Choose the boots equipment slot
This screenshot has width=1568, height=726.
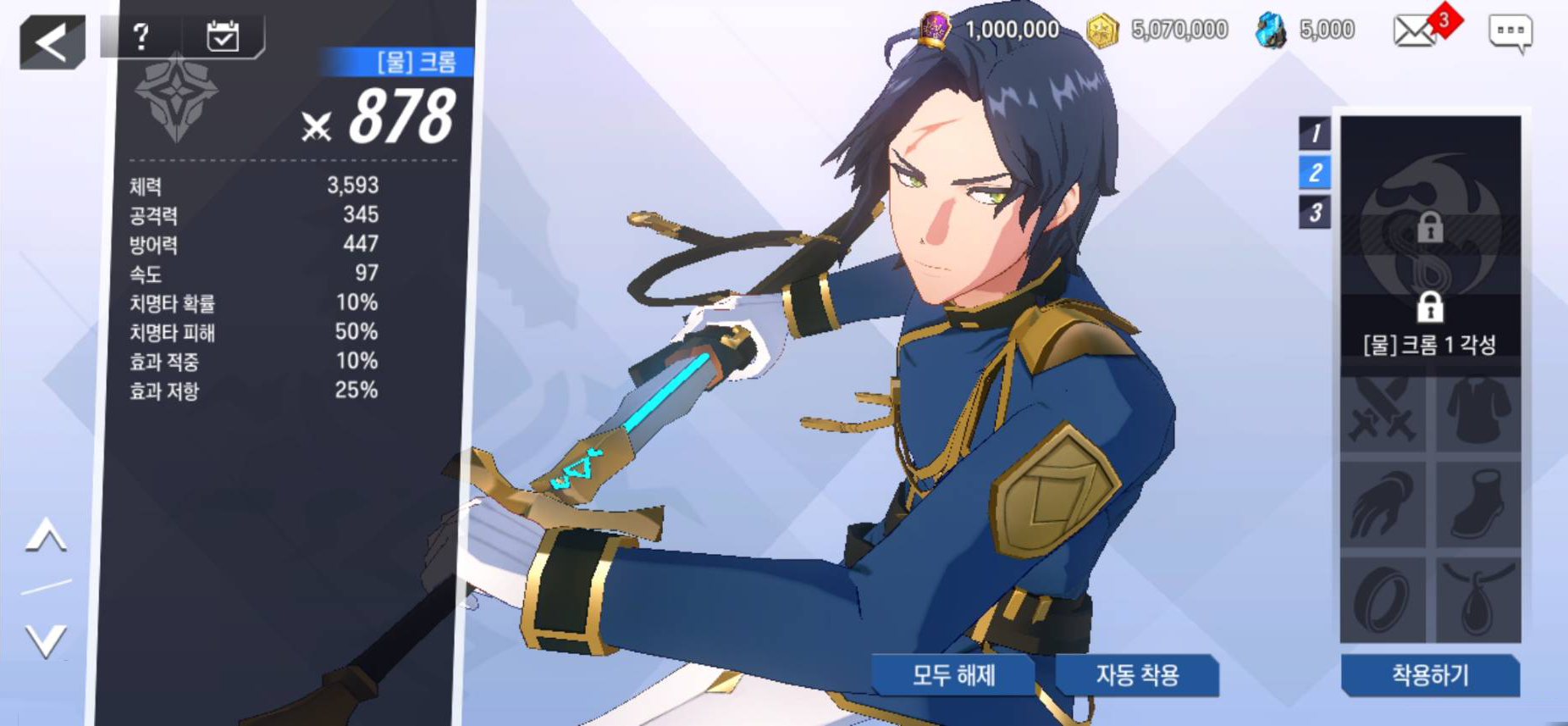[1478, 507]
